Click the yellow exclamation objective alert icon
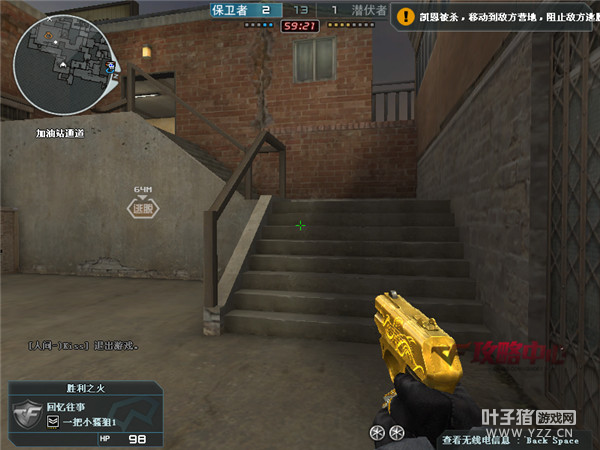Viewport: 600px width, 450px height. [x=405, y=16]
